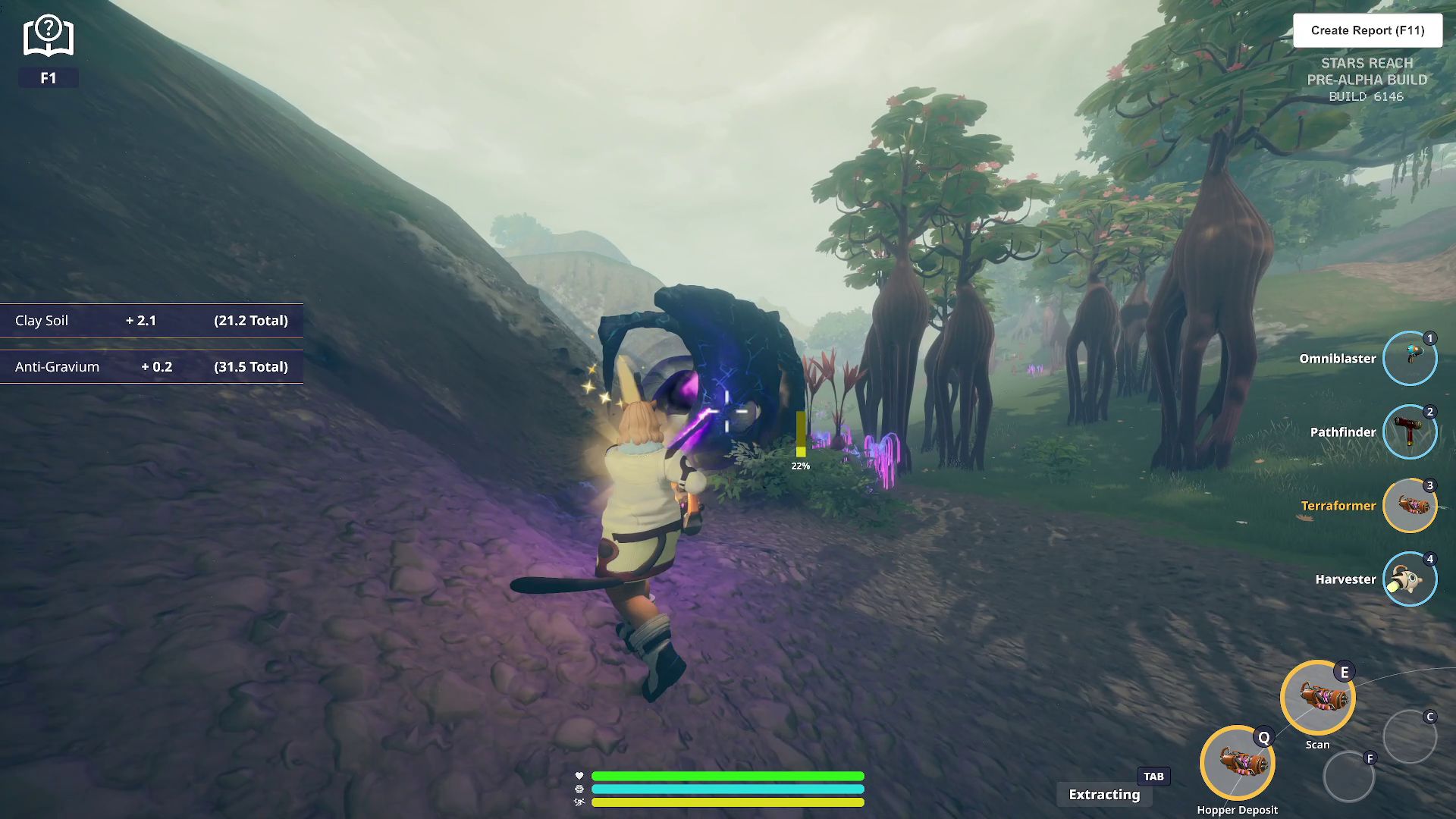Activate the Scan ability

tap(1317, 698)
